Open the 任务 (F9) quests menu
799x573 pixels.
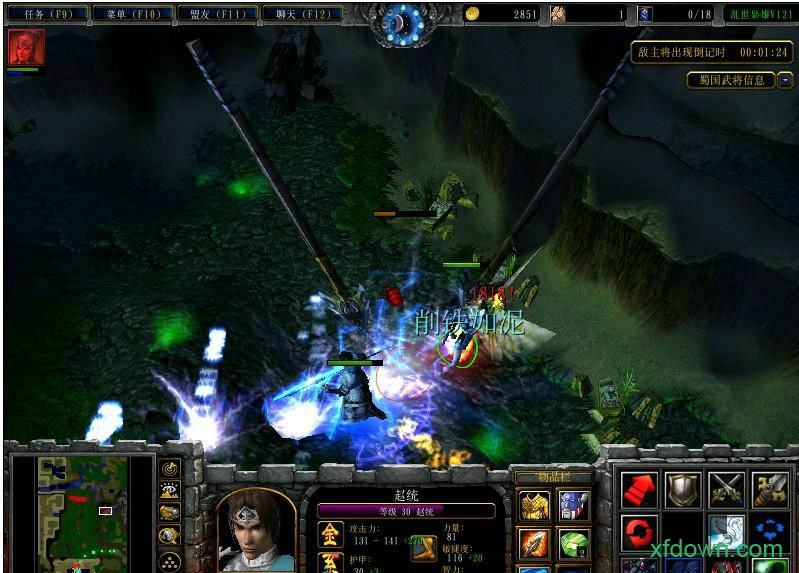tap(47, 14)
